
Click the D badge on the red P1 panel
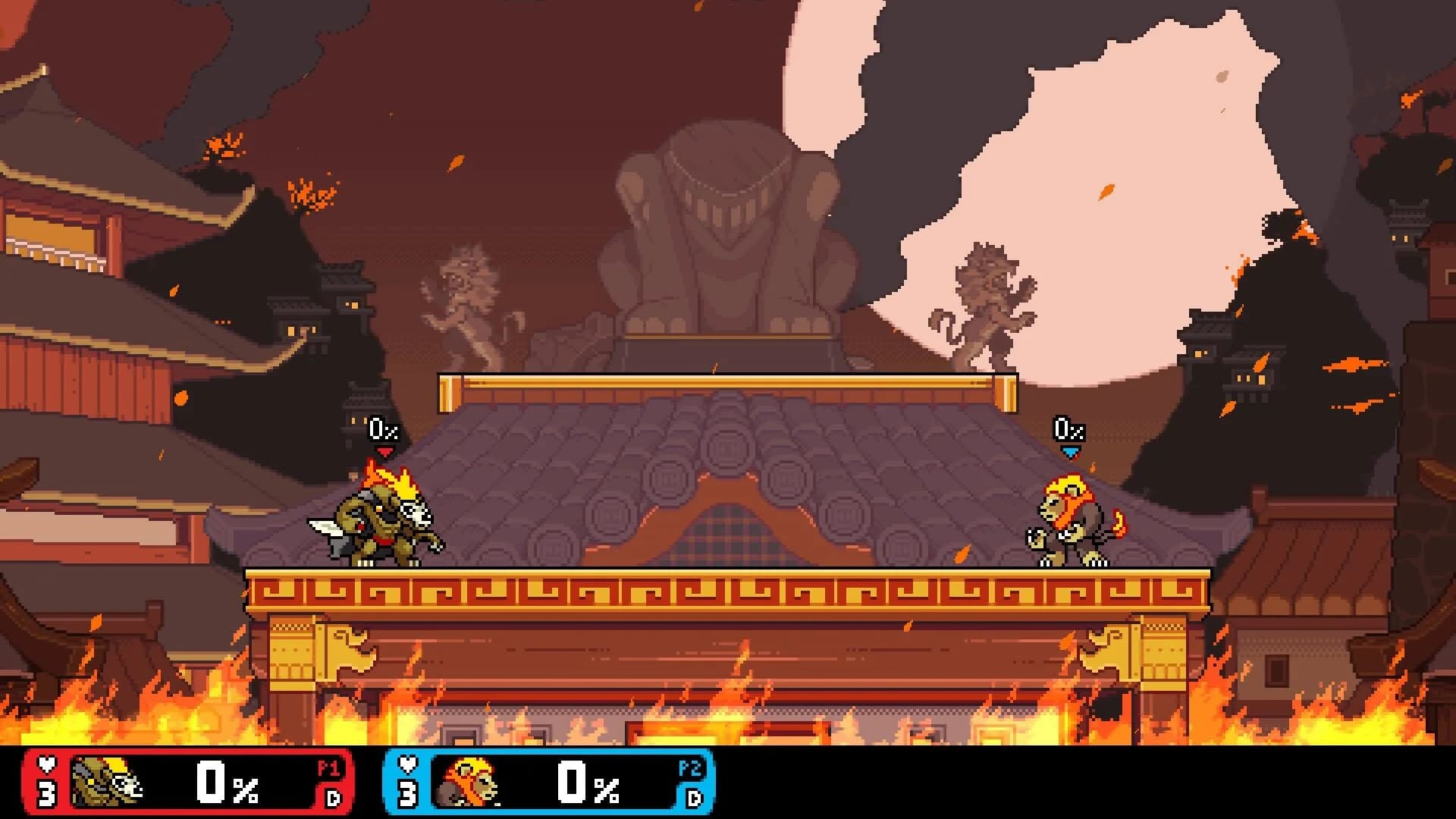334,799
